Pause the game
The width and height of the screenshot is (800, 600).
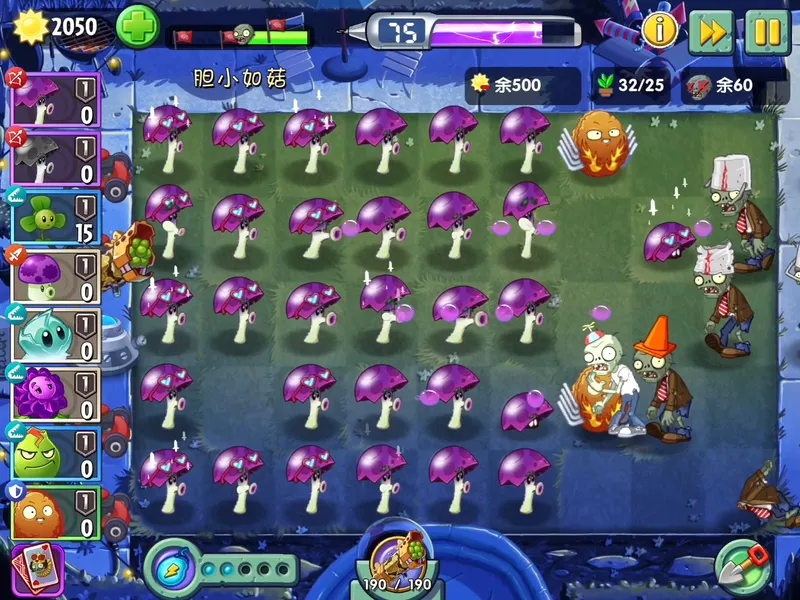[767, 32]
